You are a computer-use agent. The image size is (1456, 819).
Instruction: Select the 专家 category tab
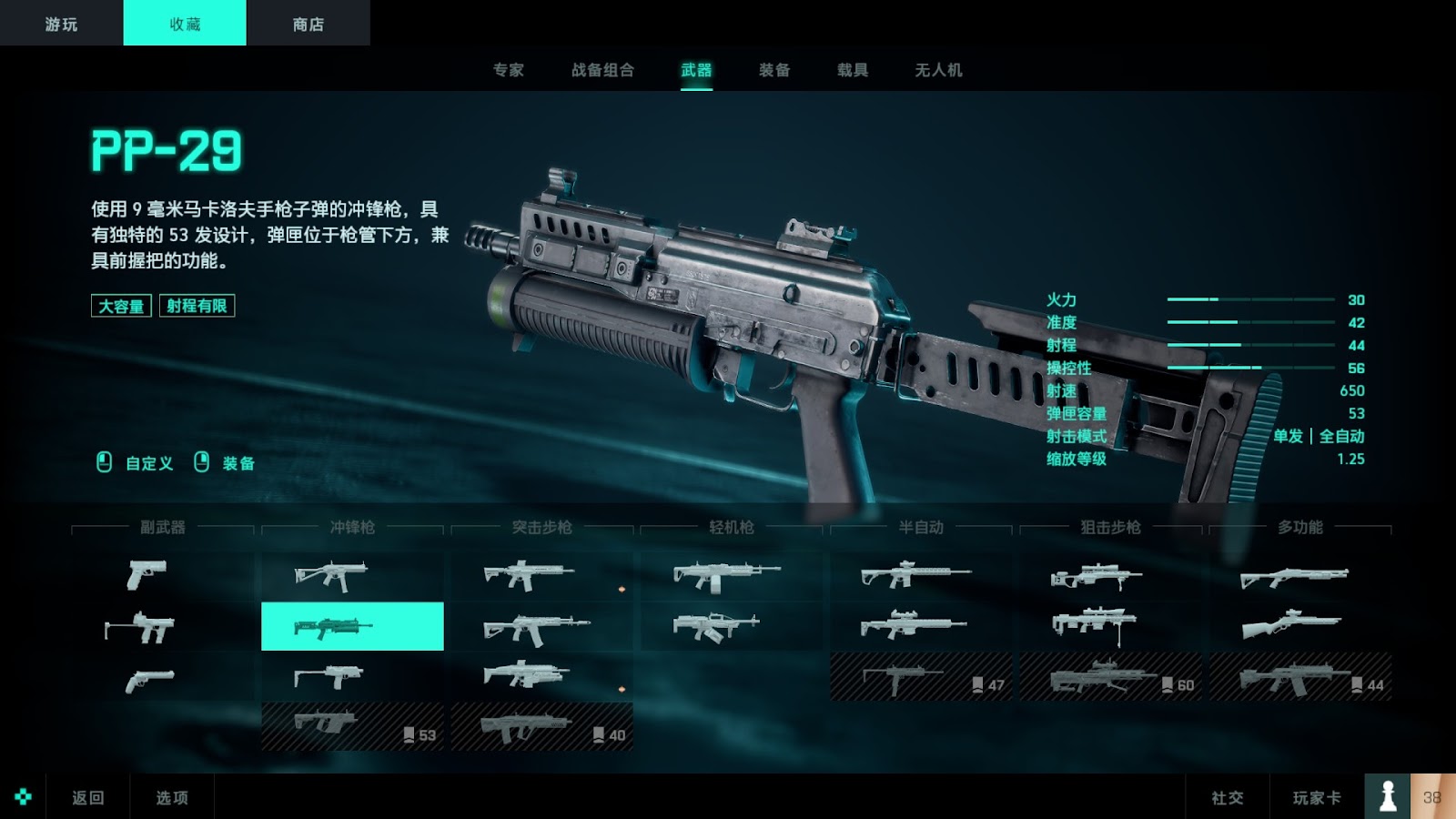[508, 70]
